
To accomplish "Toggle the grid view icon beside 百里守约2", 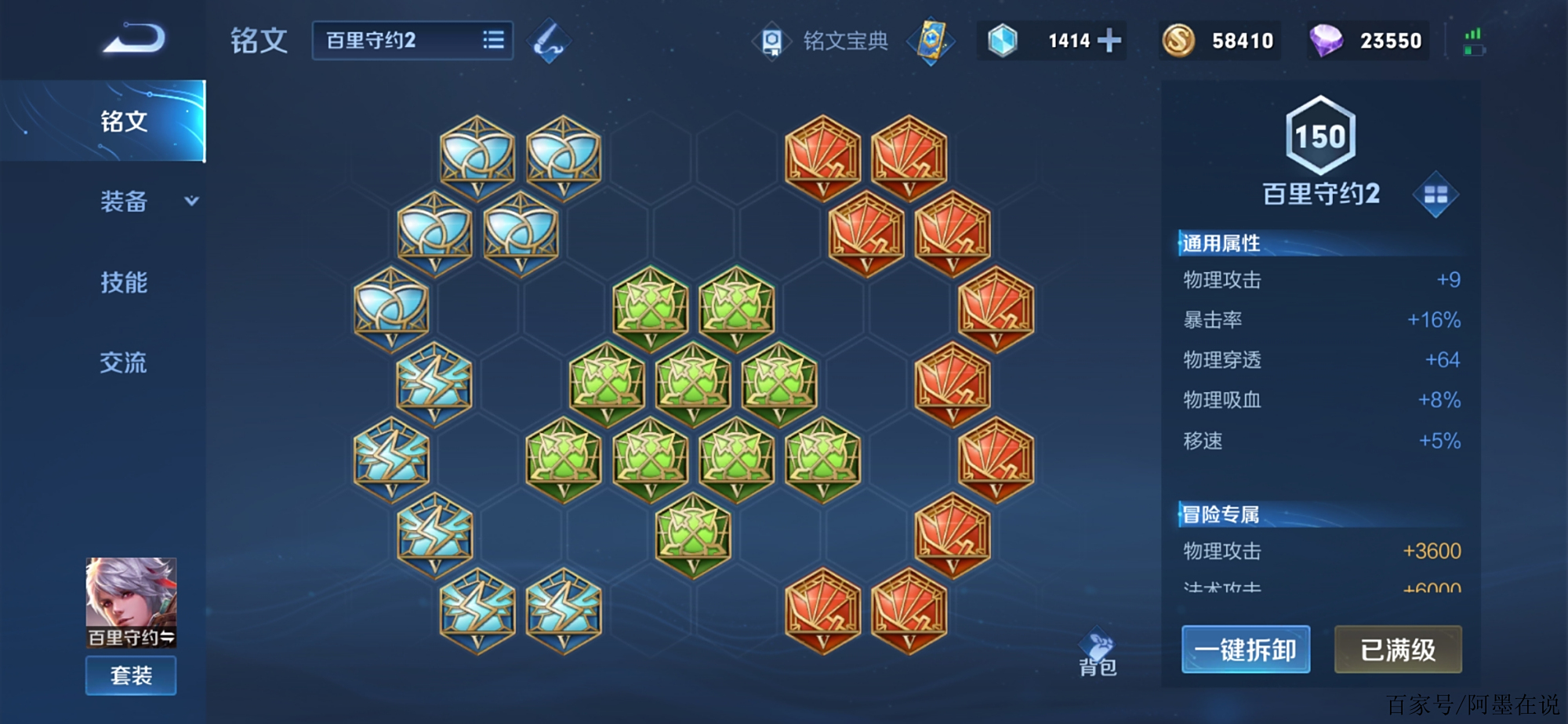I will [1435, 195].
